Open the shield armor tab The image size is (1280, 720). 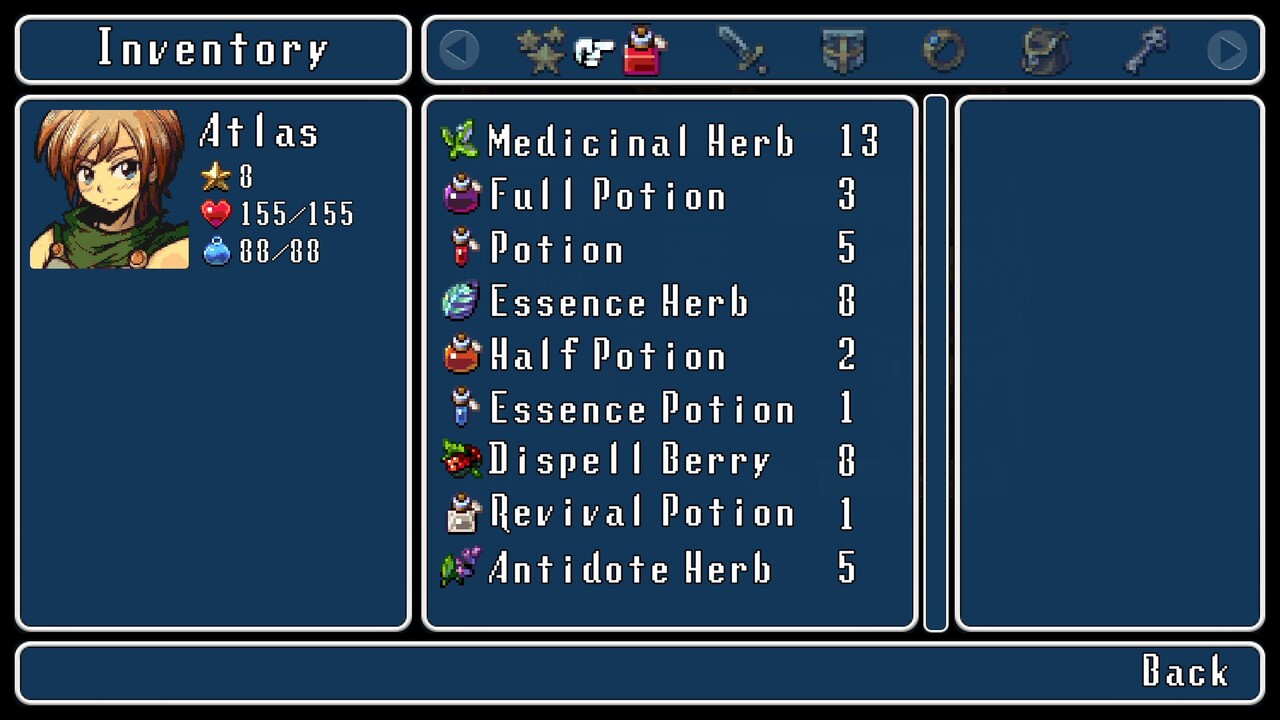[843, 50]
